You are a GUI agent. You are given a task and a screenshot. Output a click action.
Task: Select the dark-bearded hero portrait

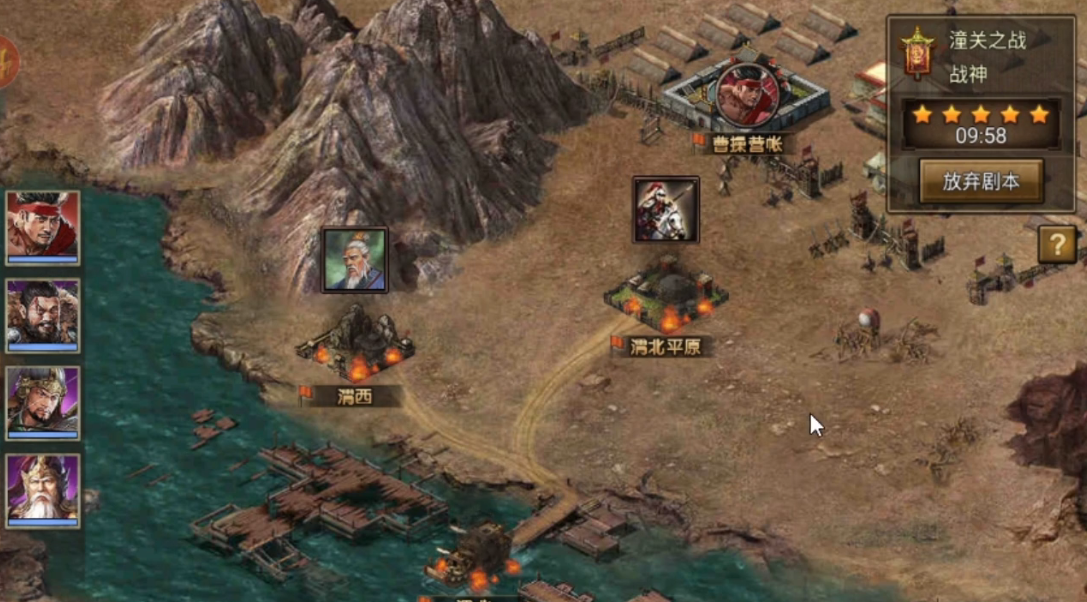(43, 315)
